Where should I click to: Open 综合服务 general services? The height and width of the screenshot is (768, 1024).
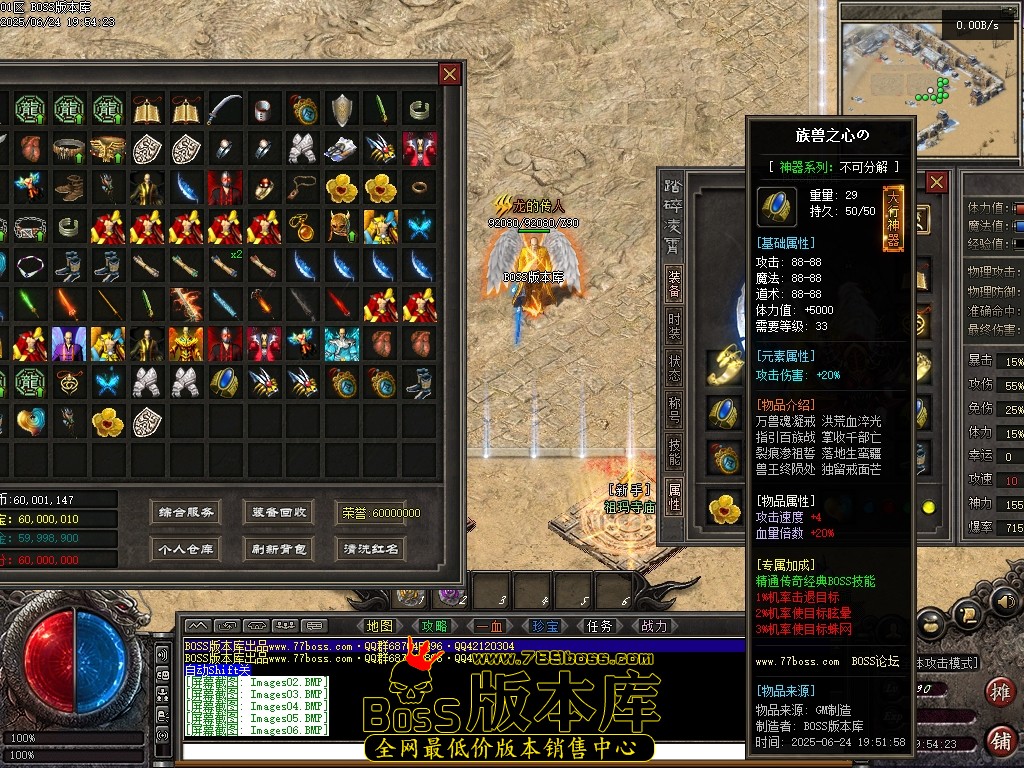[186, 512]
